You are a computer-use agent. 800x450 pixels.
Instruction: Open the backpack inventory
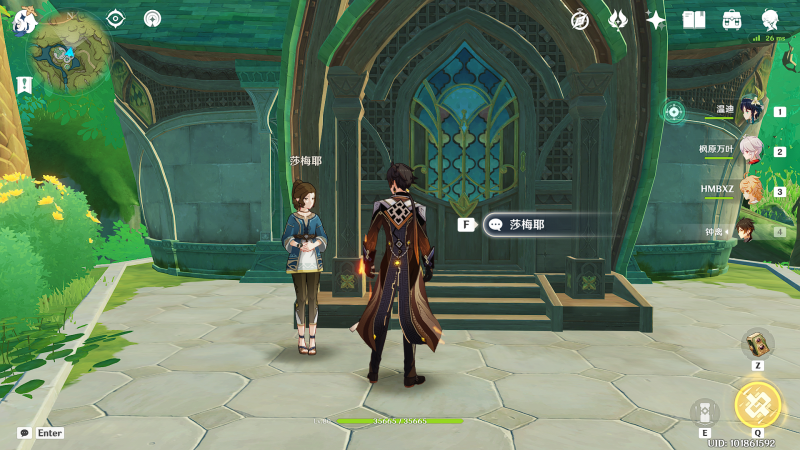click(x=732, y=19)
